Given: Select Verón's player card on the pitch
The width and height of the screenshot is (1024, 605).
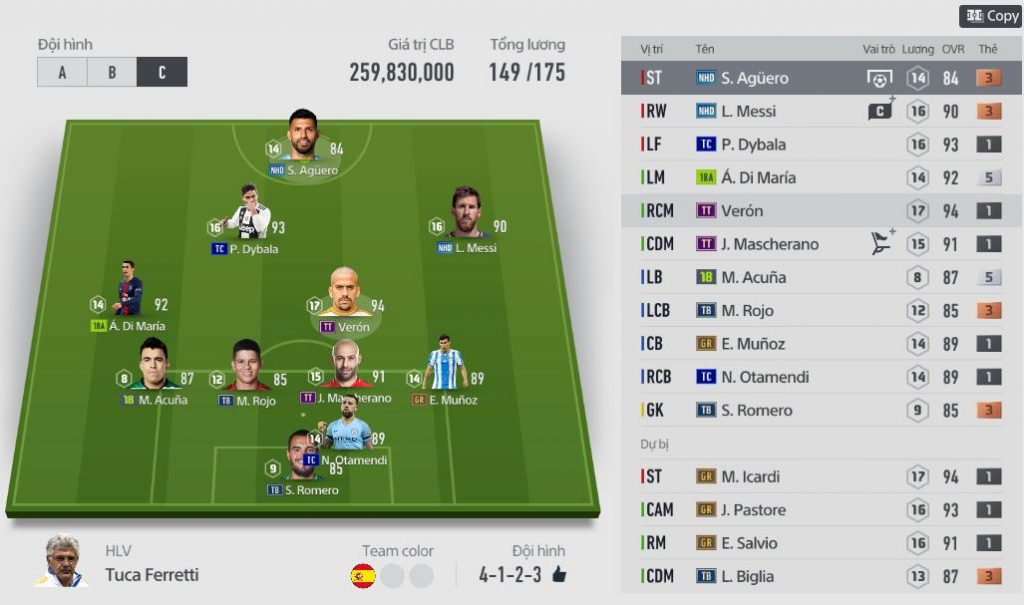Looking at the screenshot, I should [344, 296].
